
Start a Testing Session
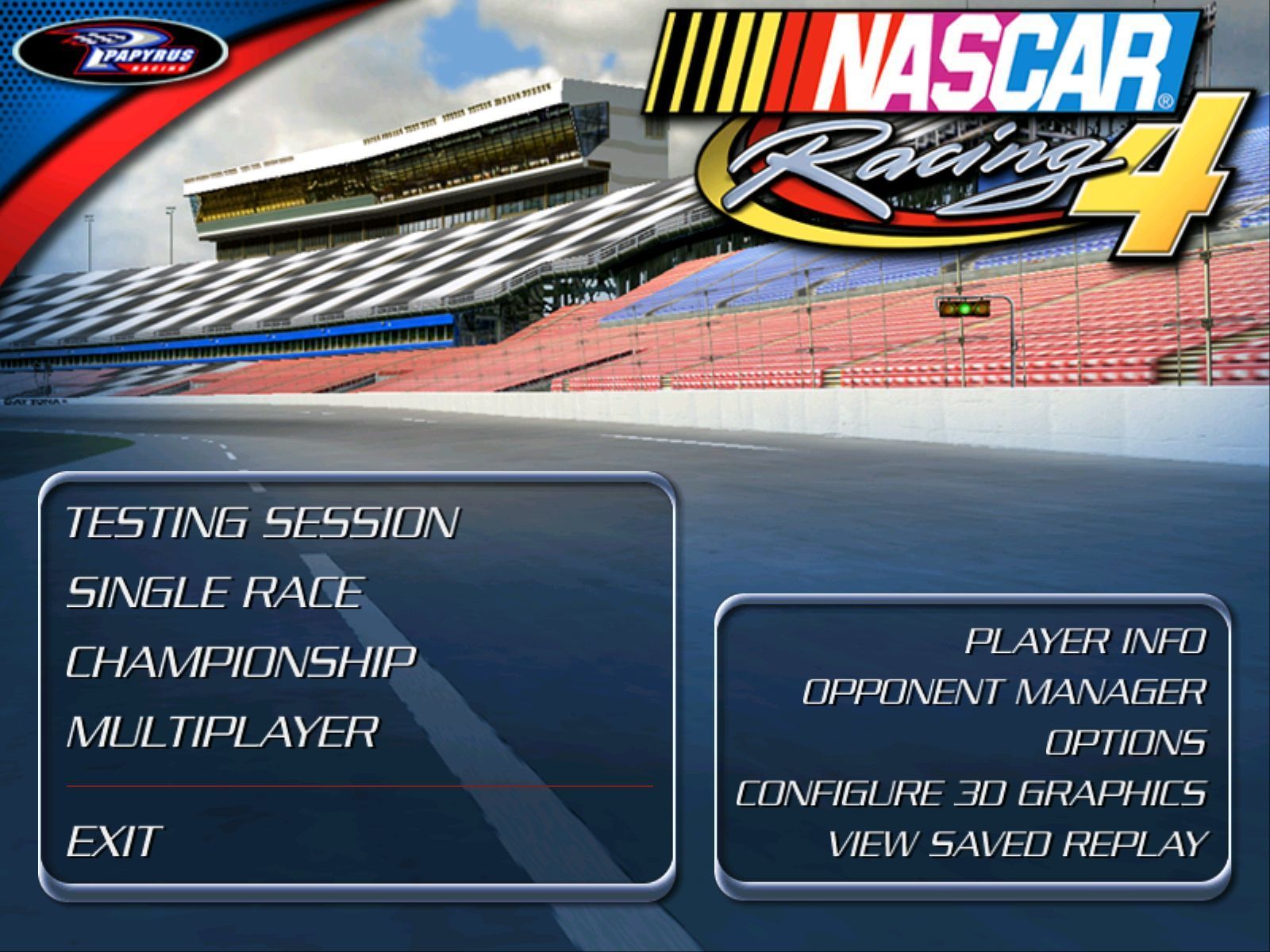coord(262,522)
